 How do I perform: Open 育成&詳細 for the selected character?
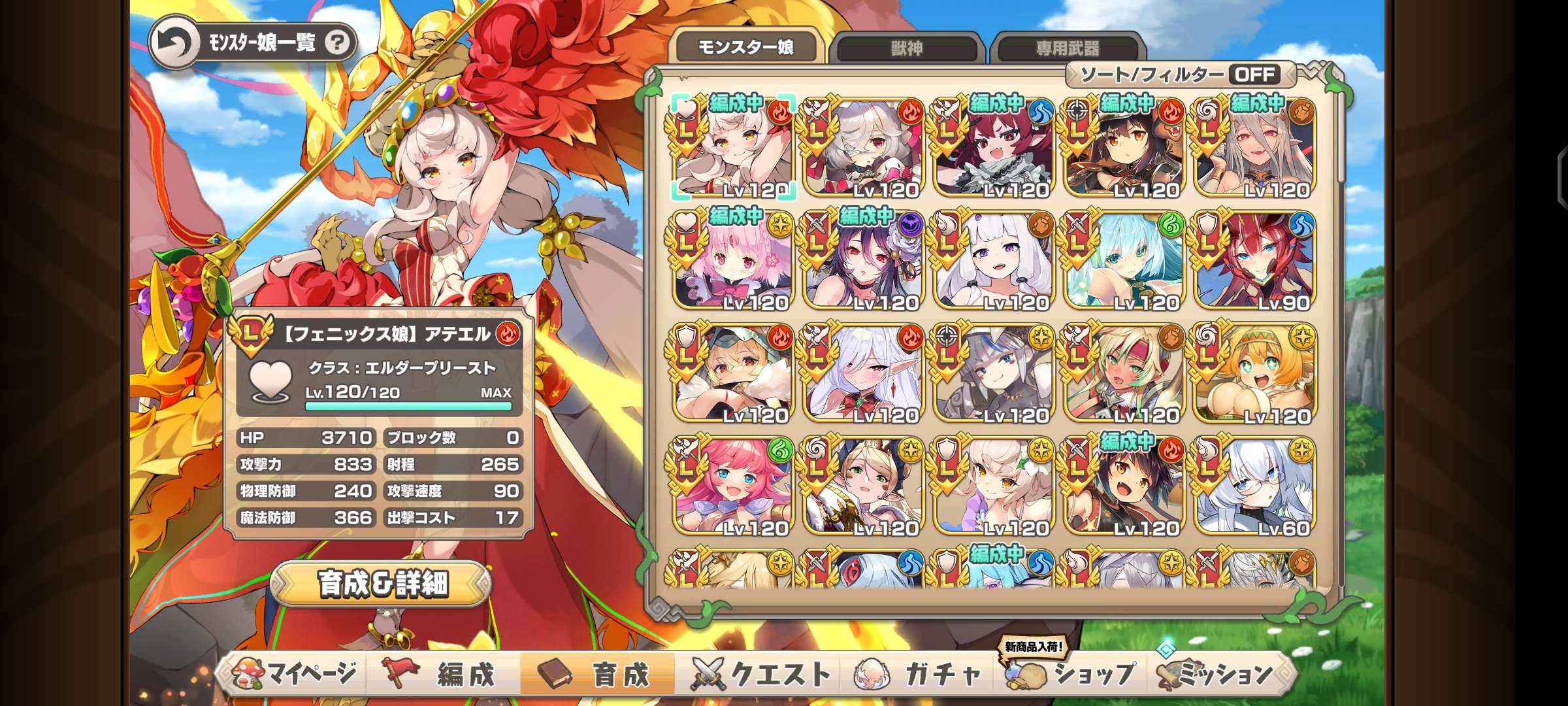coord(382,583)
